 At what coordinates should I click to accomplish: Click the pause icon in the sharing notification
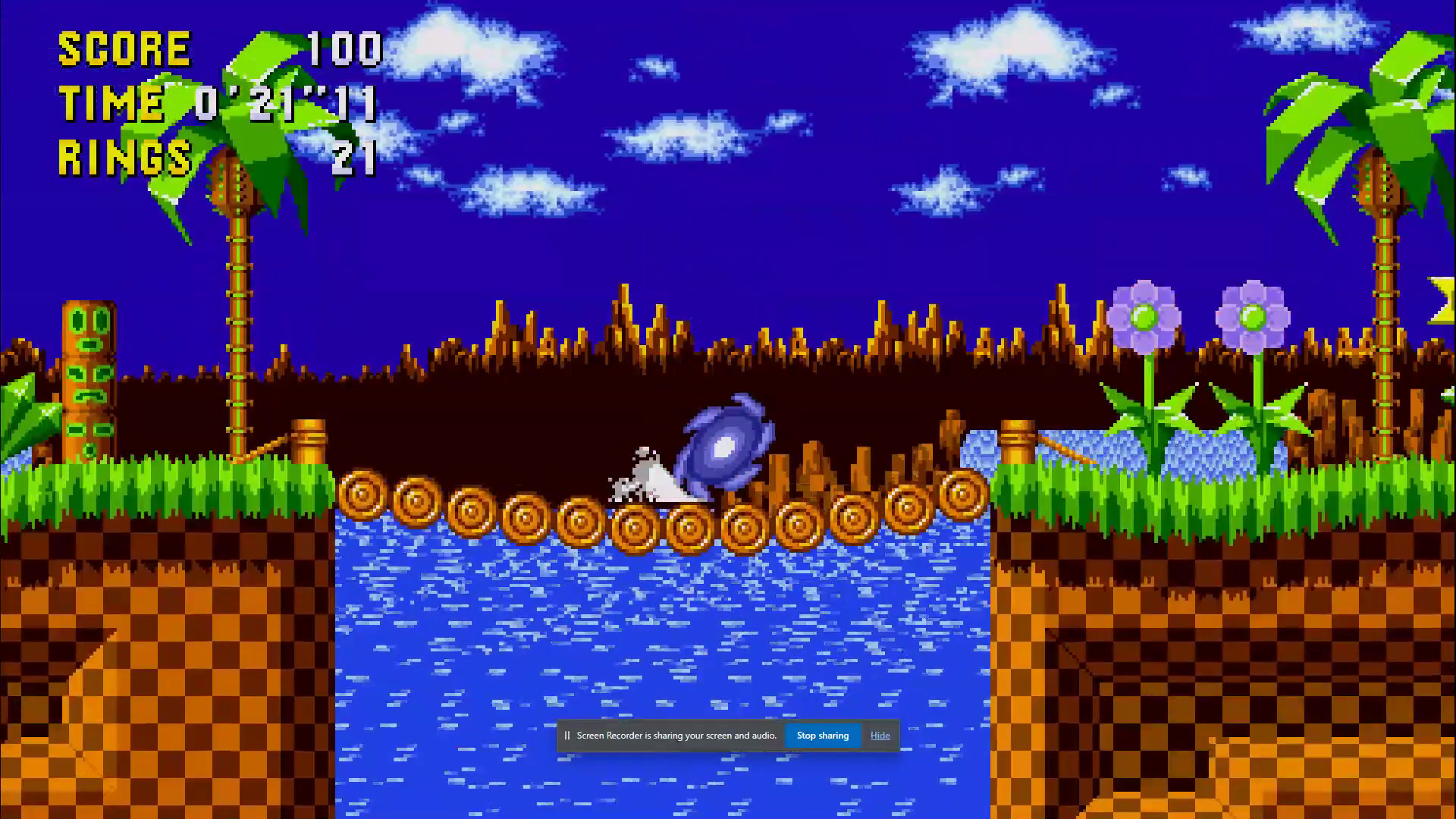(x=569, y=735)
